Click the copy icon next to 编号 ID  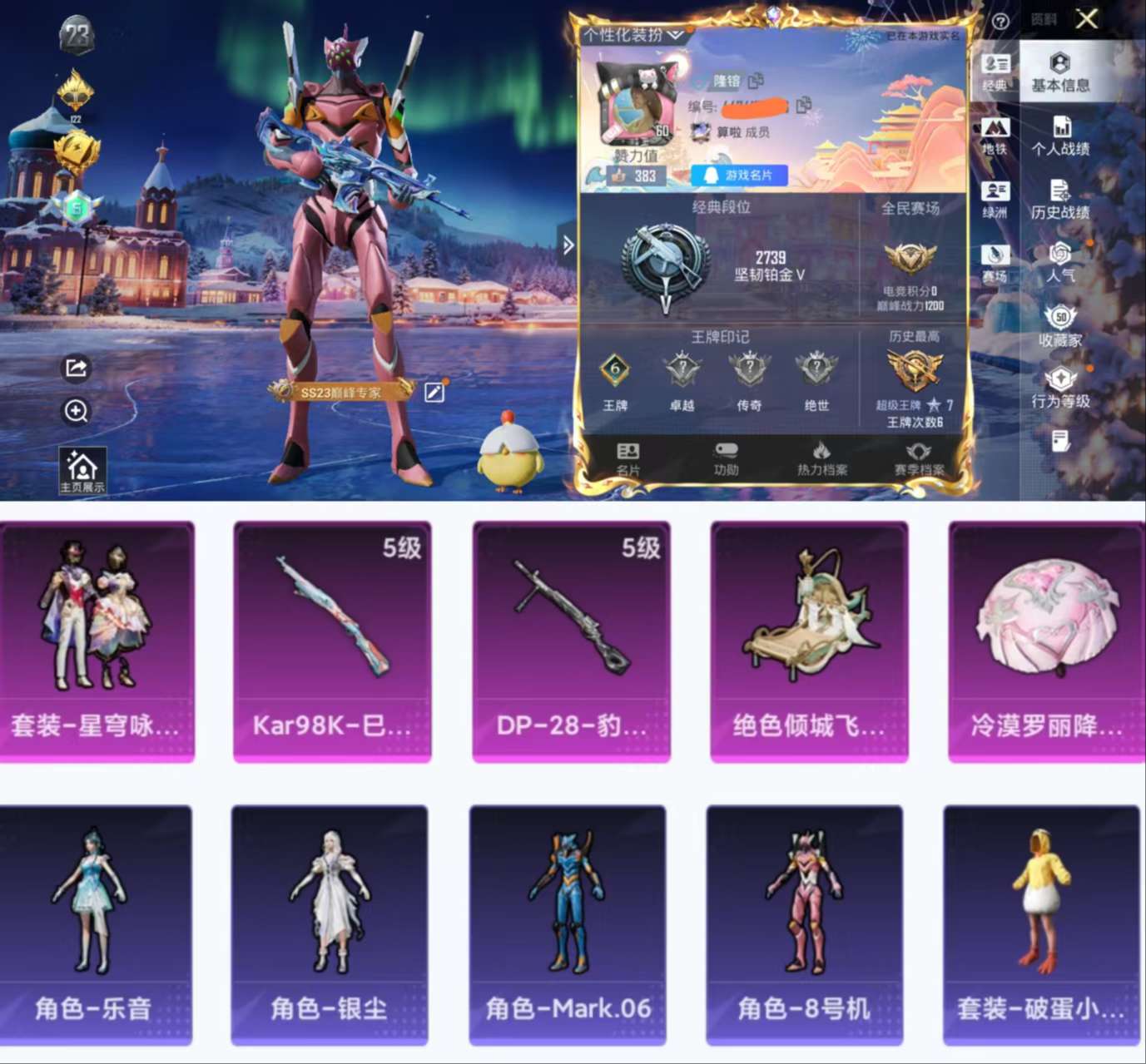pos(802,106)
